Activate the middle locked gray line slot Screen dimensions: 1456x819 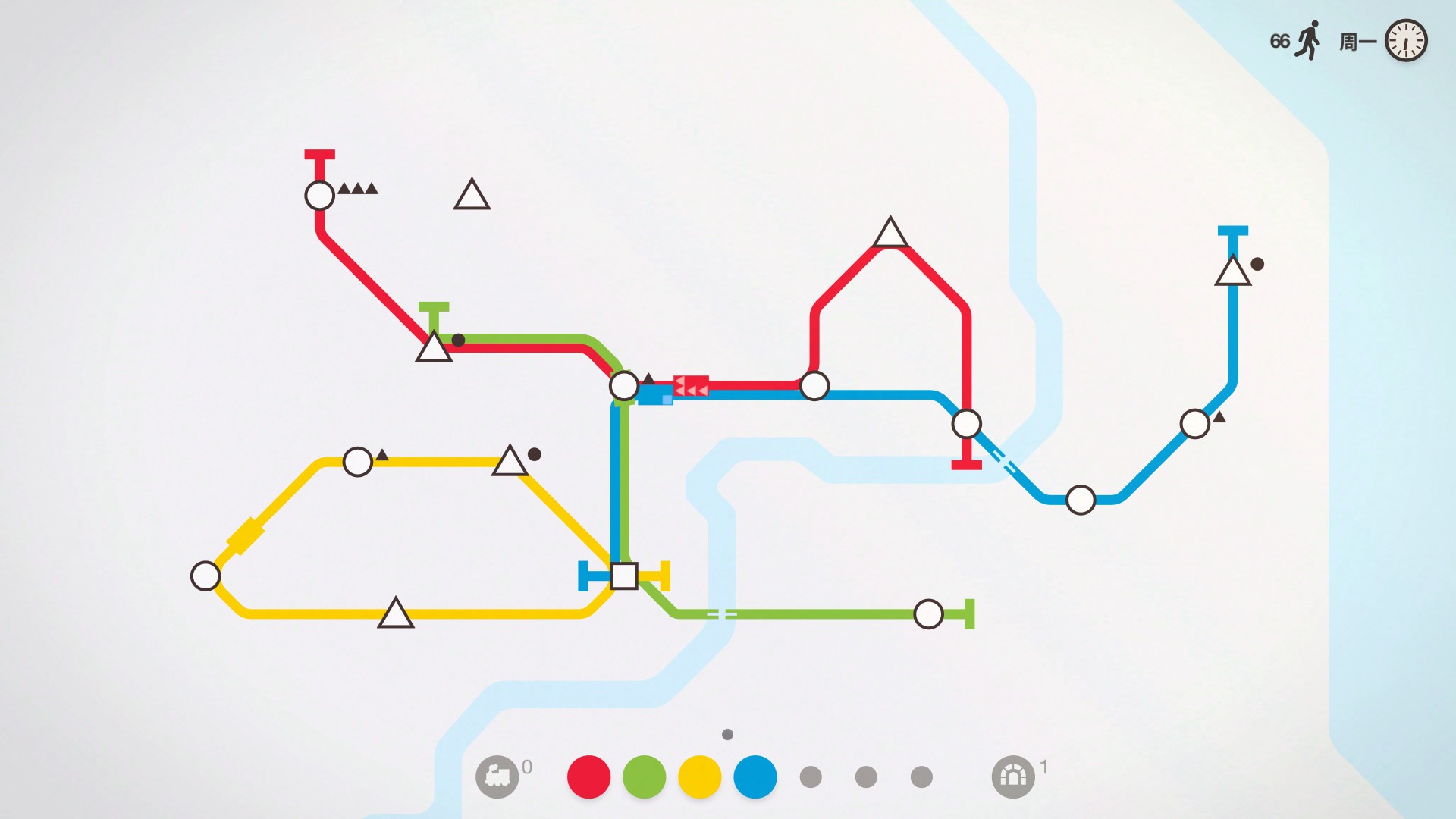pos(864,776)
